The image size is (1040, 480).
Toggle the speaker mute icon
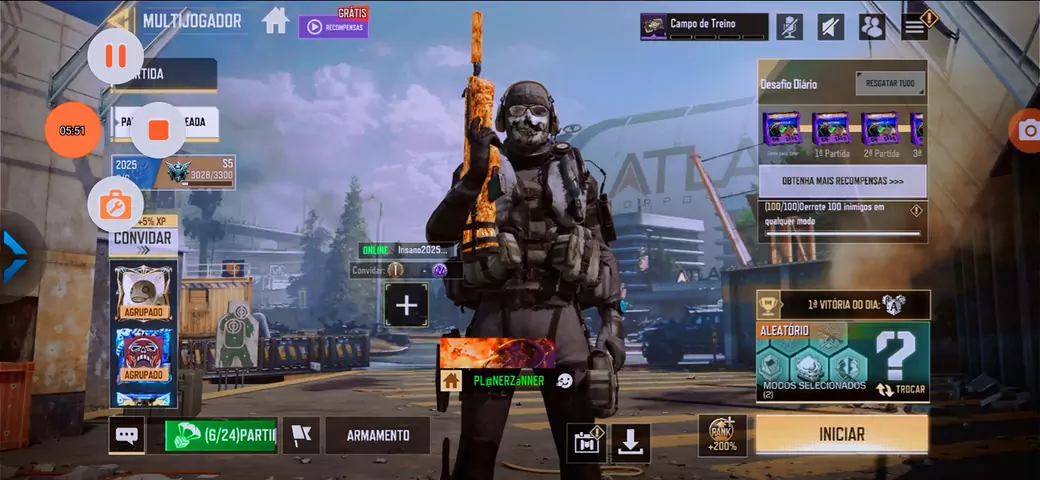[830, 27]
